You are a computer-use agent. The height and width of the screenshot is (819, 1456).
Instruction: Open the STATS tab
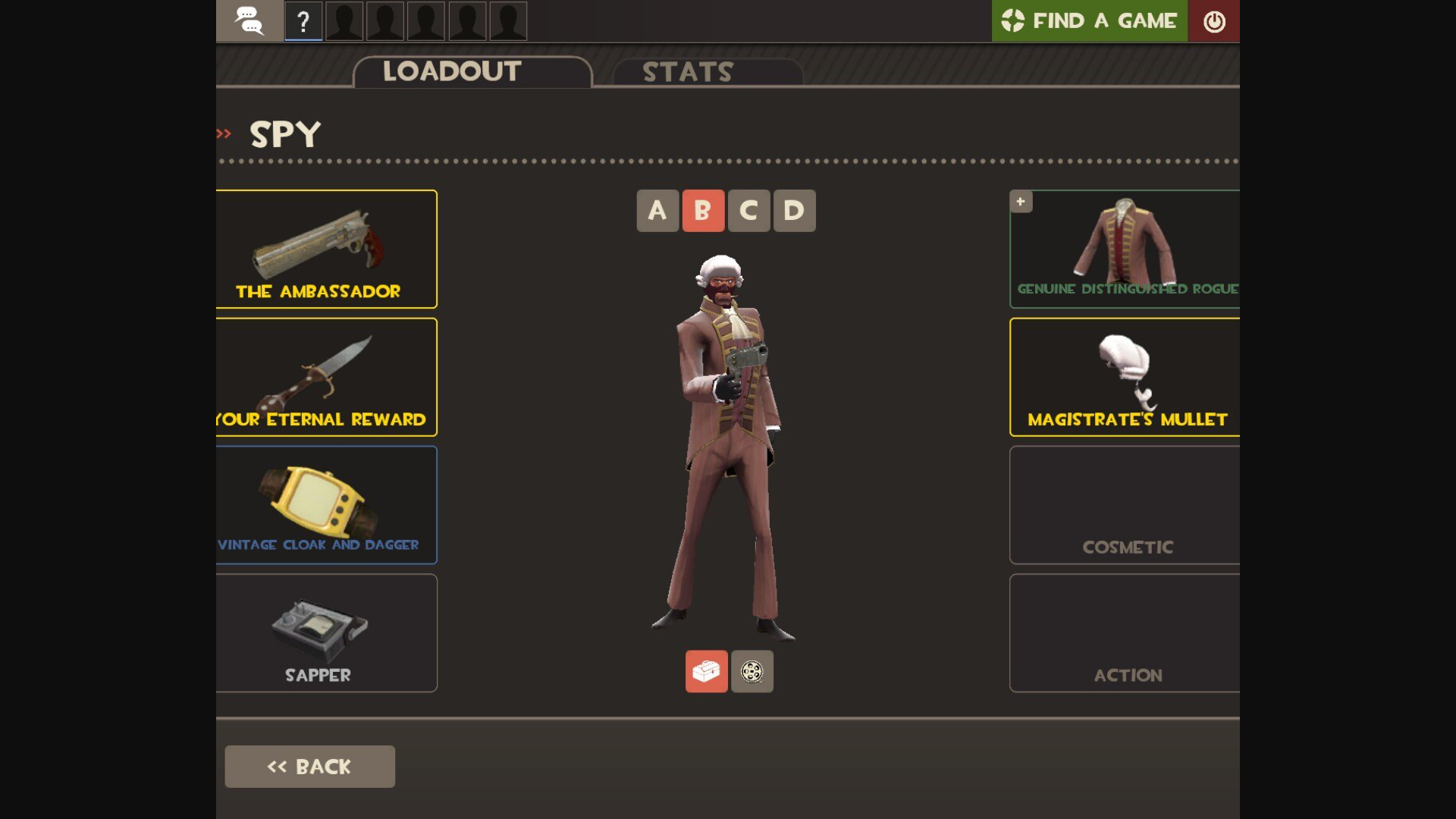(x=686, y=73)
